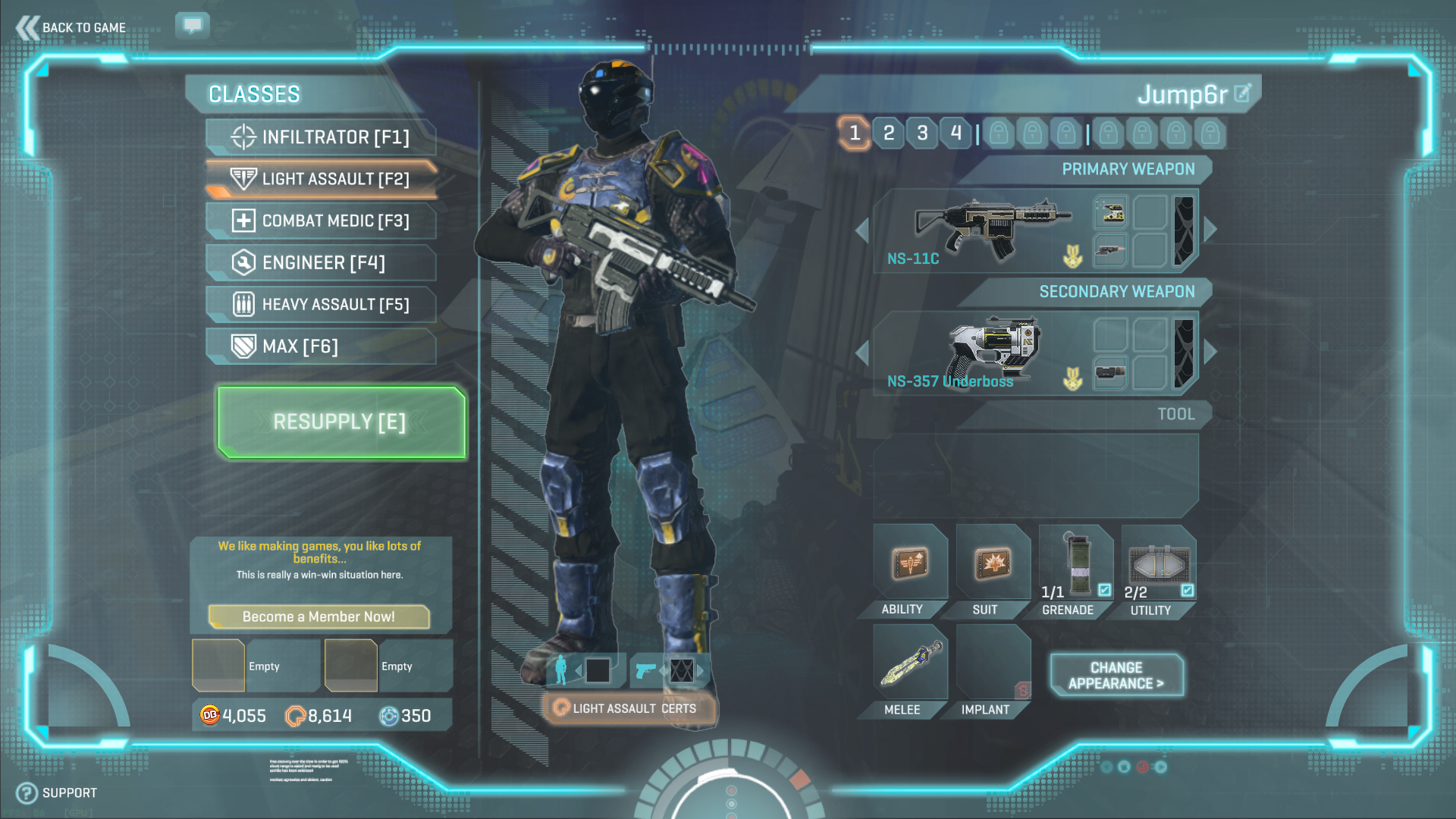The image size is (1456, 819).
Task: Switch to the Engineer class
Action: click(322, 263)
